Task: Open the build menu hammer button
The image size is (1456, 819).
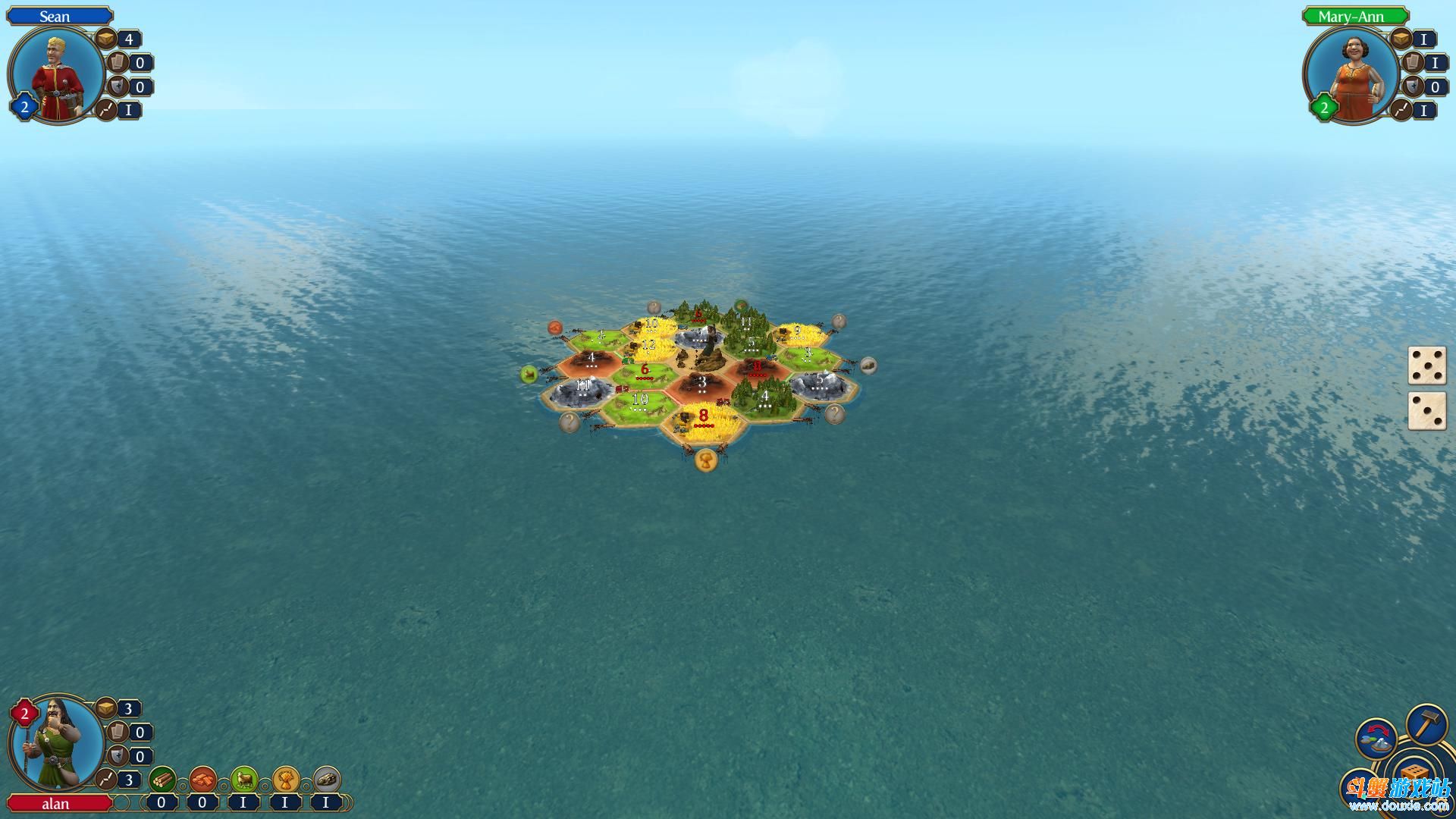Action: (x=1426, y=726)
